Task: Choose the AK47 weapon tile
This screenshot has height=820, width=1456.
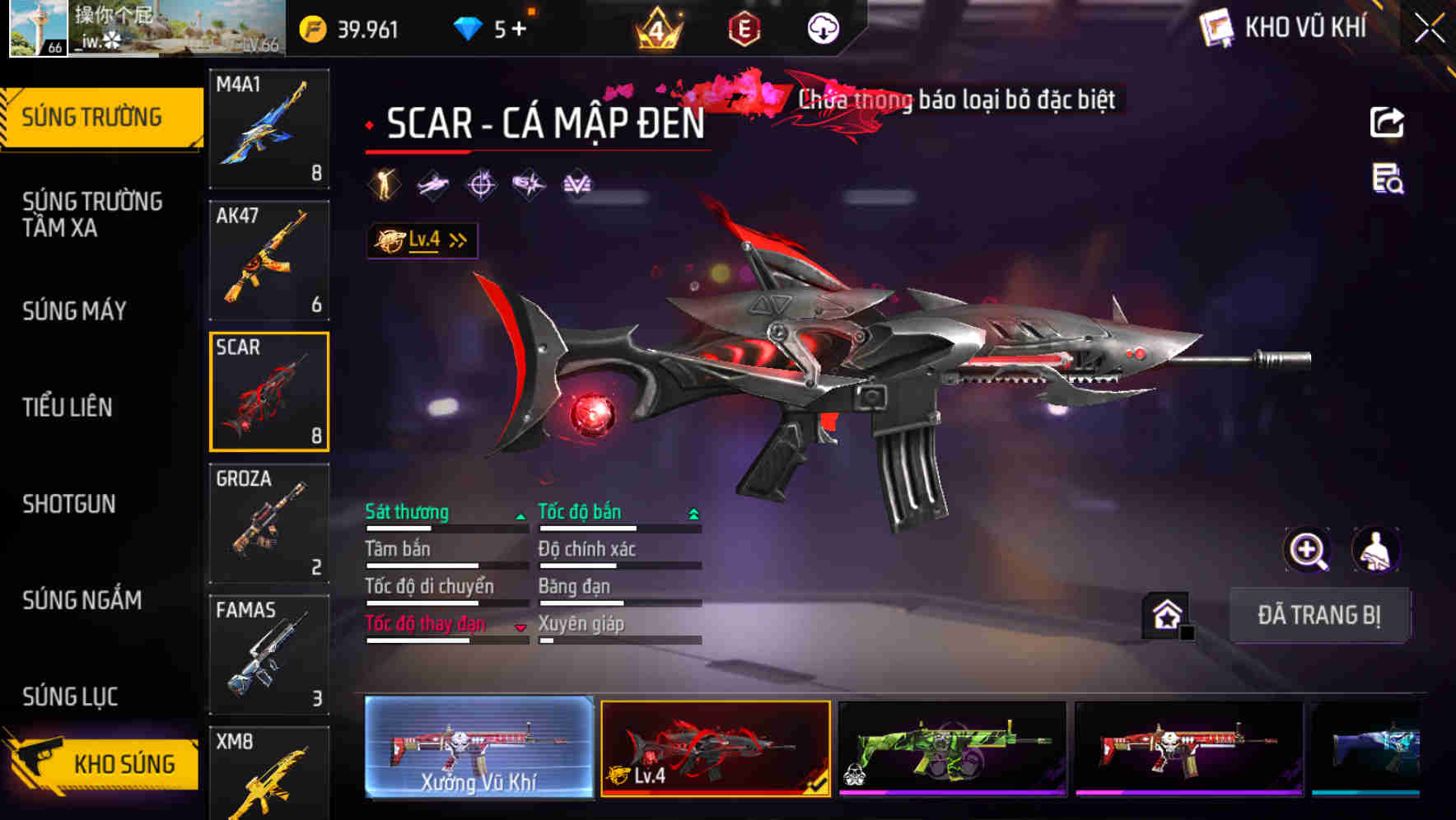Action: point(269,260)
